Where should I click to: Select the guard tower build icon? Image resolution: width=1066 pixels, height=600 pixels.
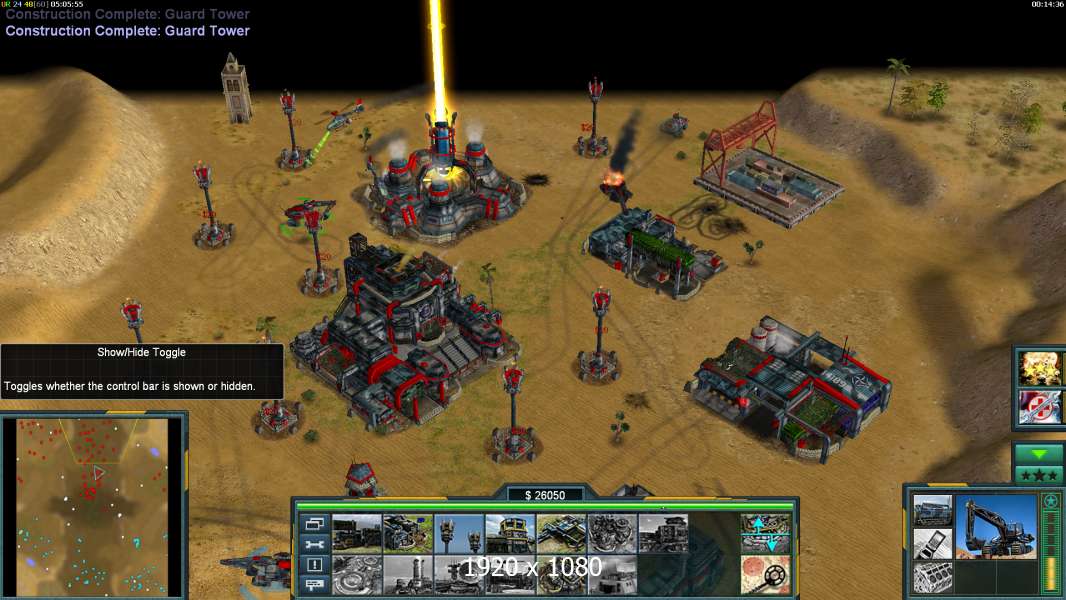(459, 534)
